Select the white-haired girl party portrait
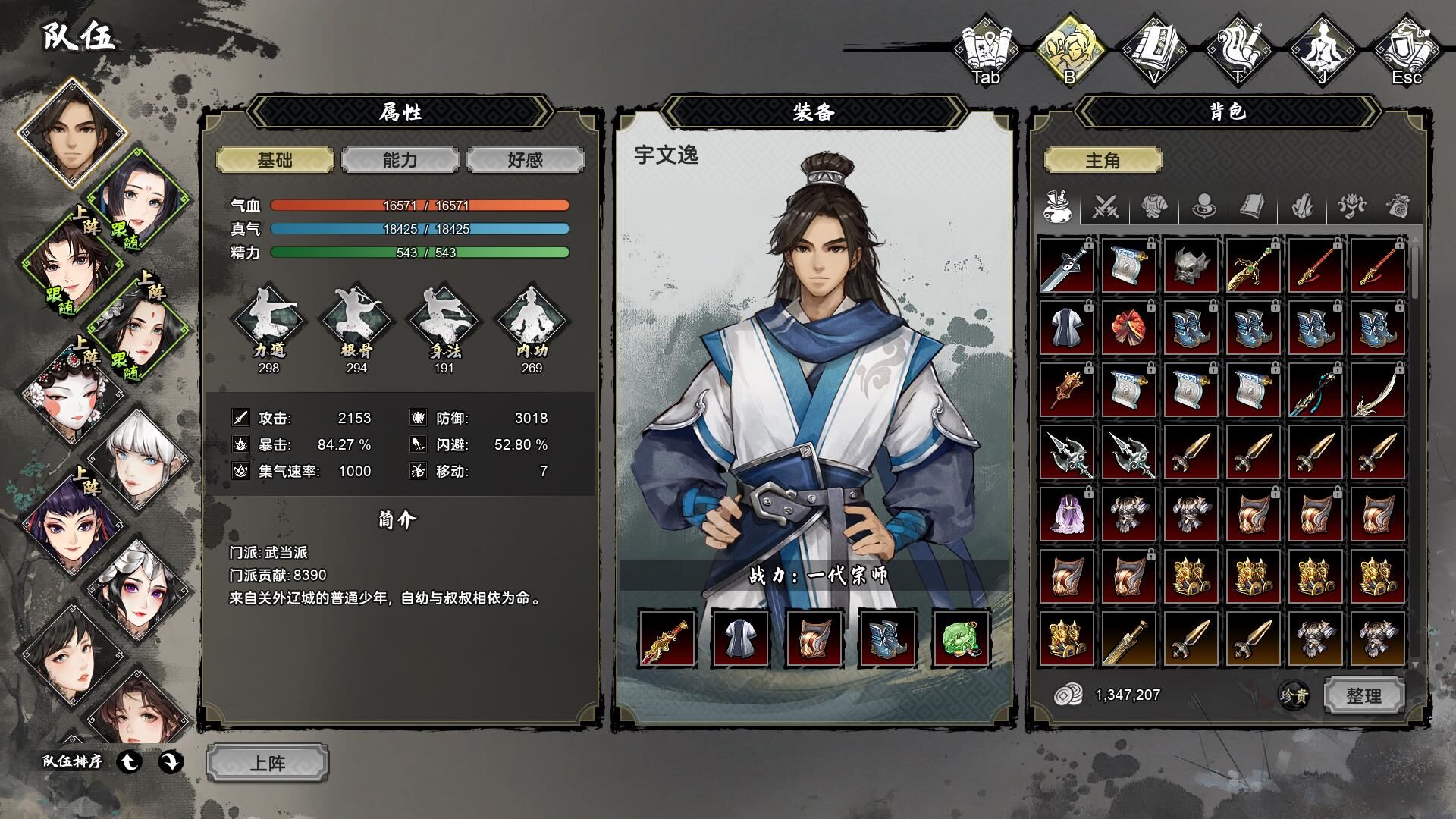Screen dimensions: 1456x819 click(140, 458)
